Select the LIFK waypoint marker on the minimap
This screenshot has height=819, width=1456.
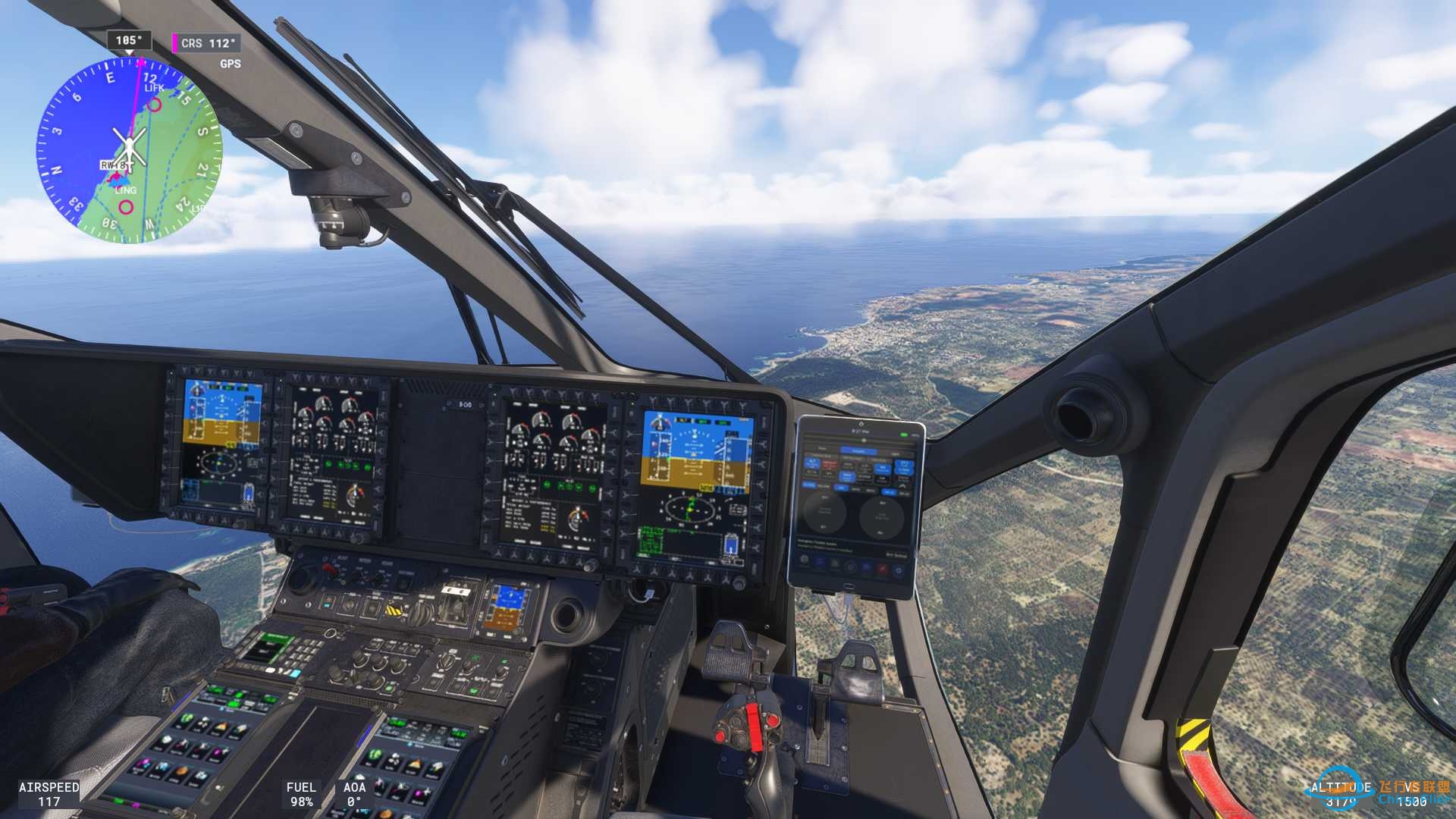click(155, 105)
